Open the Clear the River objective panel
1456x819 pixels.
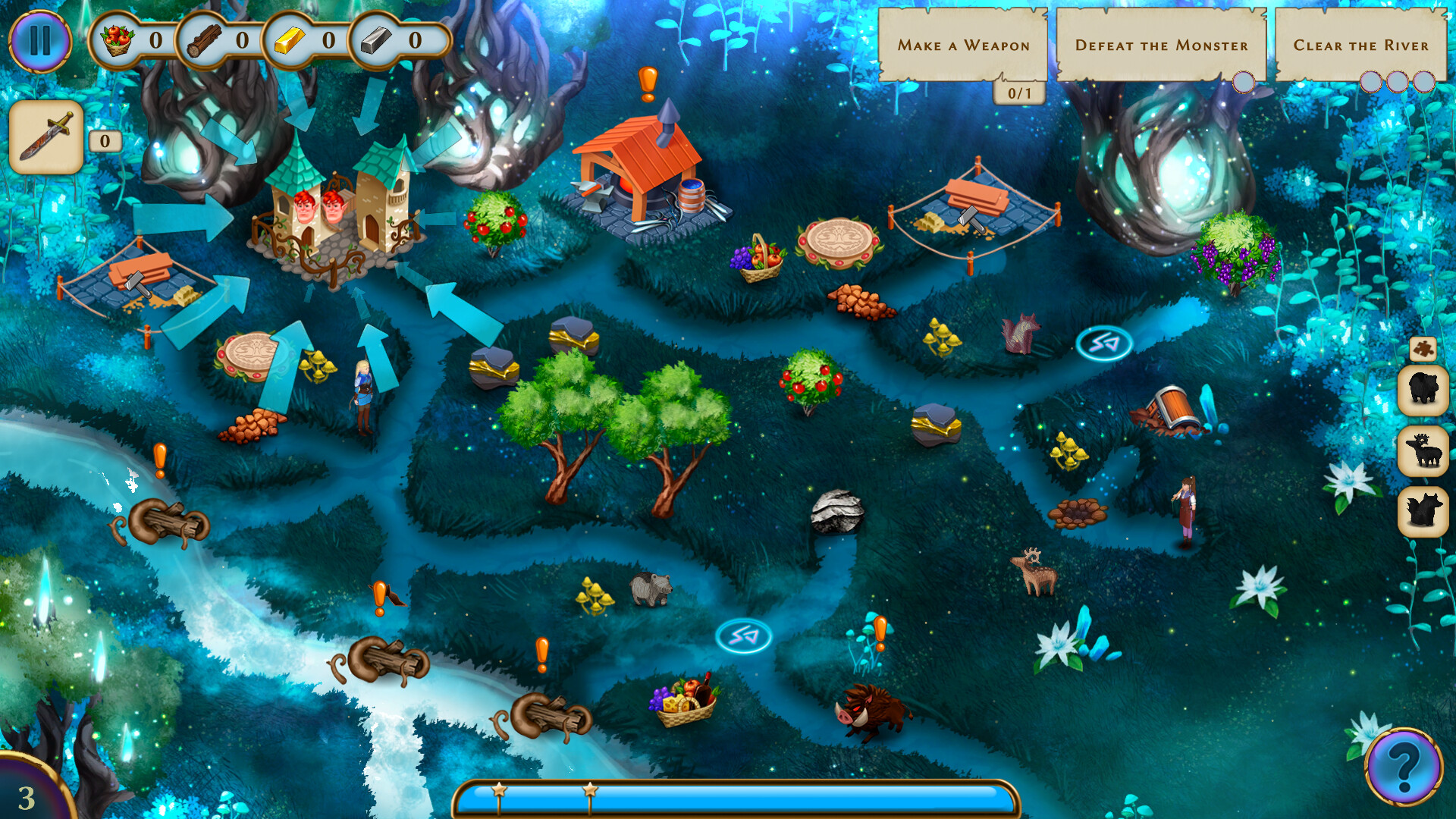(x=1361, y=45)
